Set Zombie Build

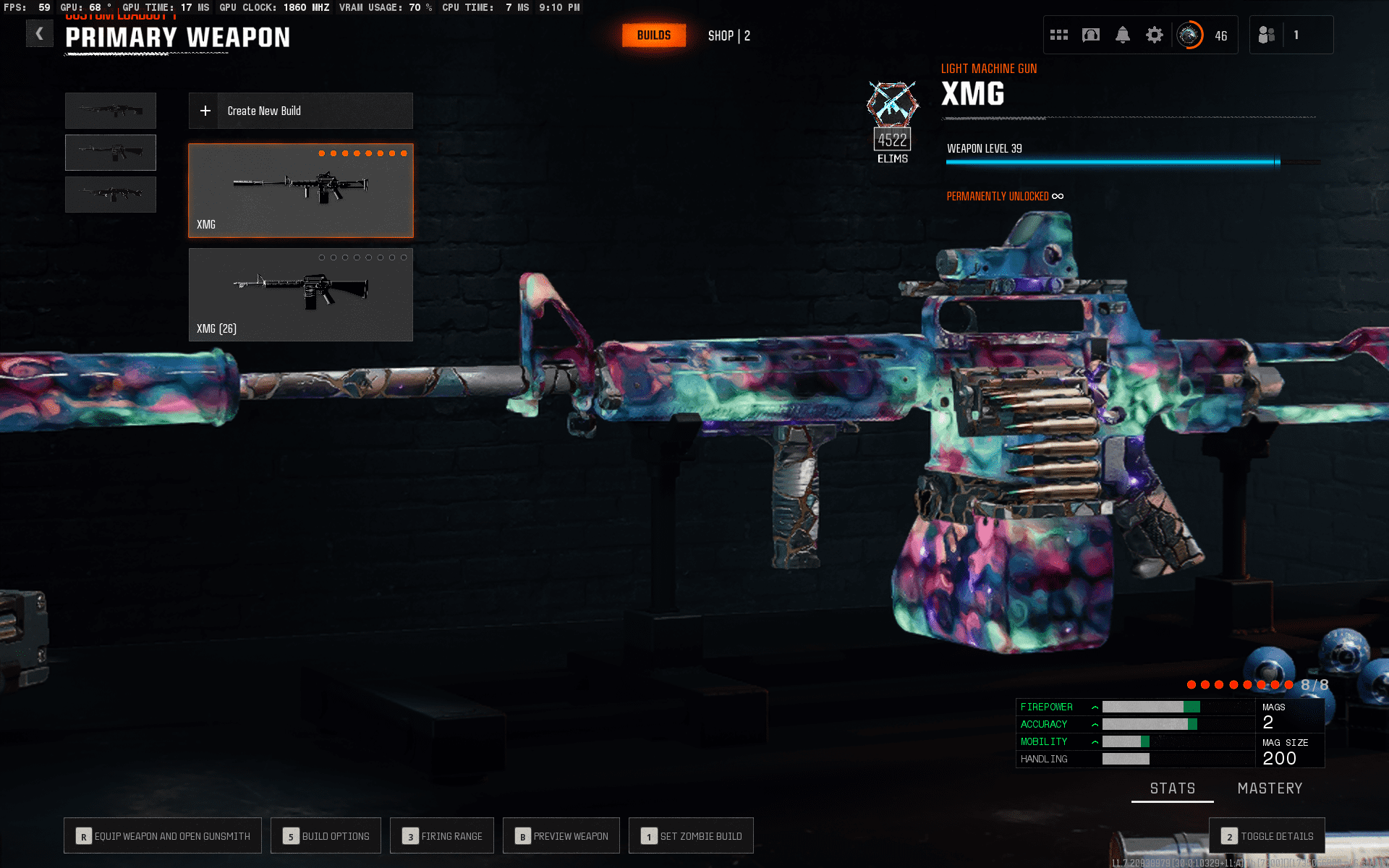pos(691,836)
